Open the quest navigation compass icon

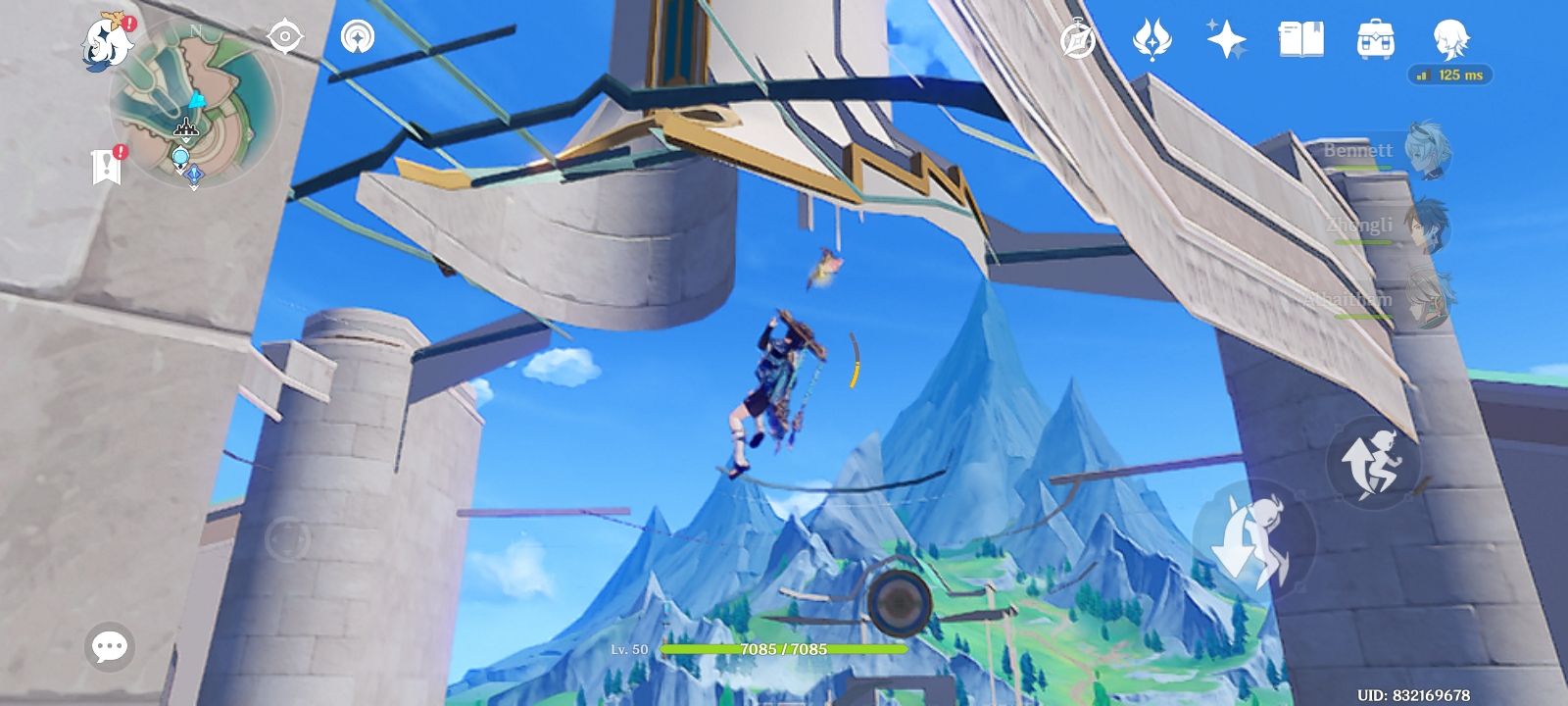[1077, 39]
